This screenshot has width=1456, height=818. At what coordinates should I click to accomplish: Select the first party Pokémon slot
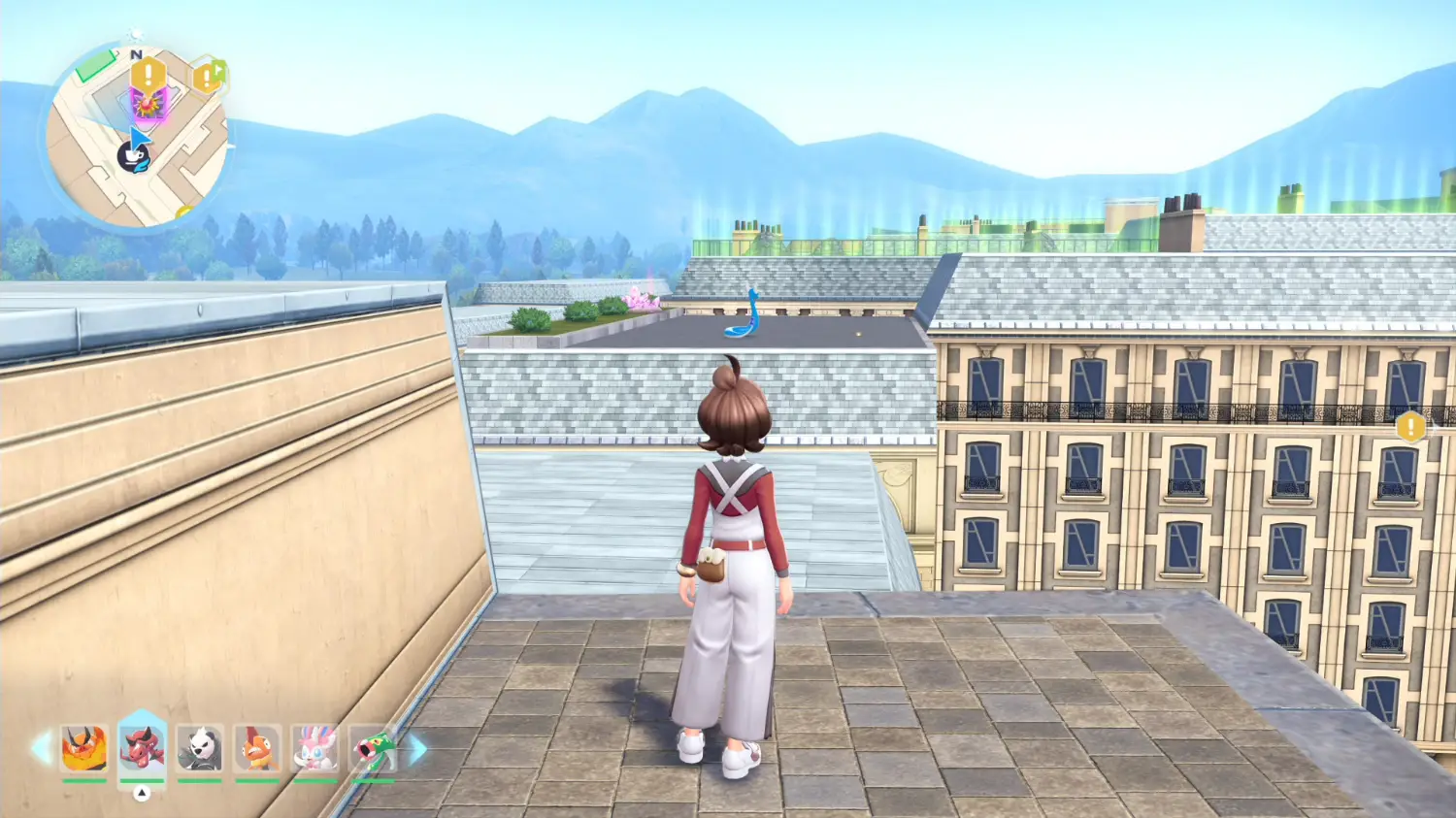pos(83,749)
